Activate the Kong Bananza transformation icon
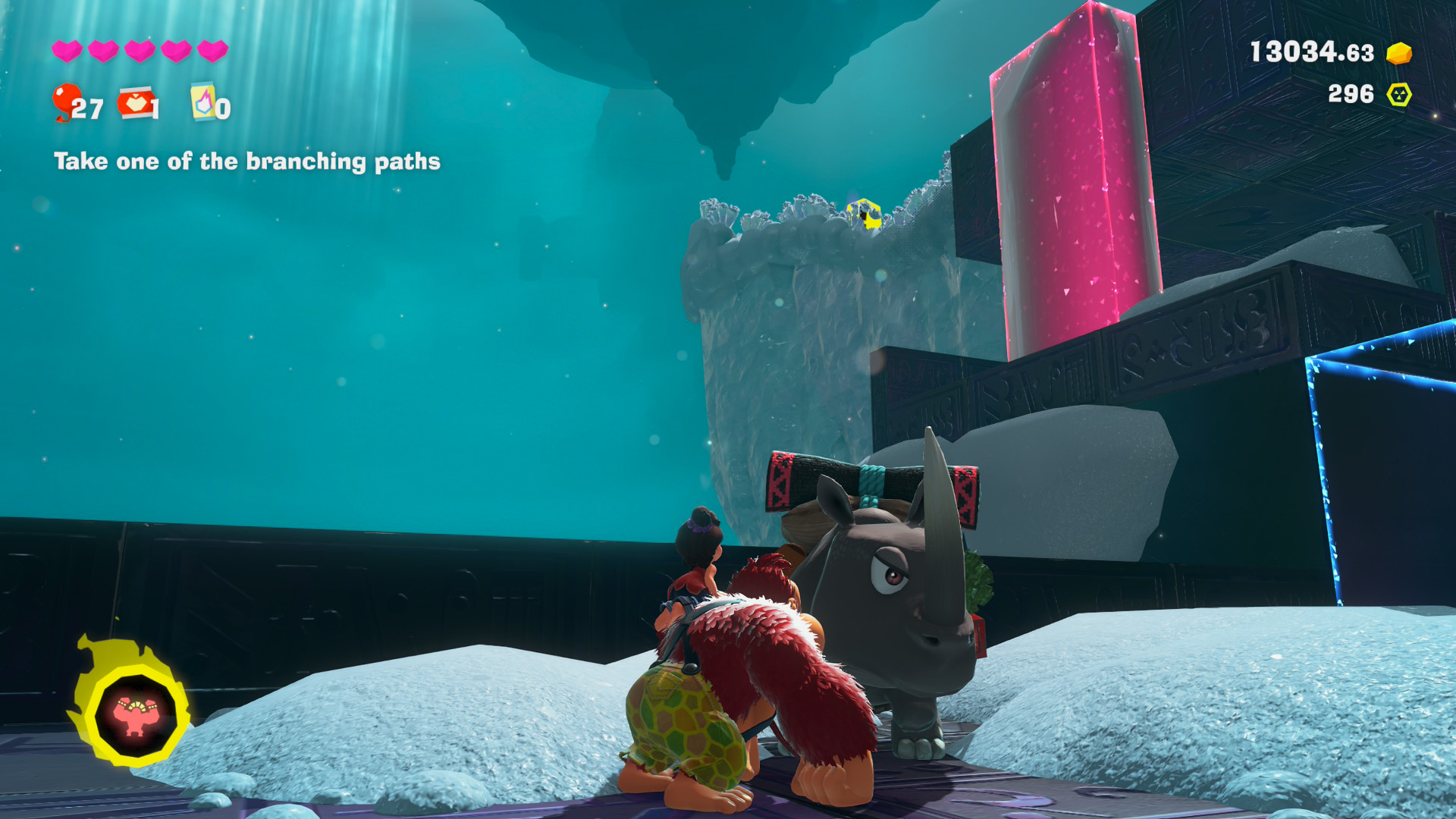Screen dimensions: 1456x819 pyautogui.click(x=135, y=713)
